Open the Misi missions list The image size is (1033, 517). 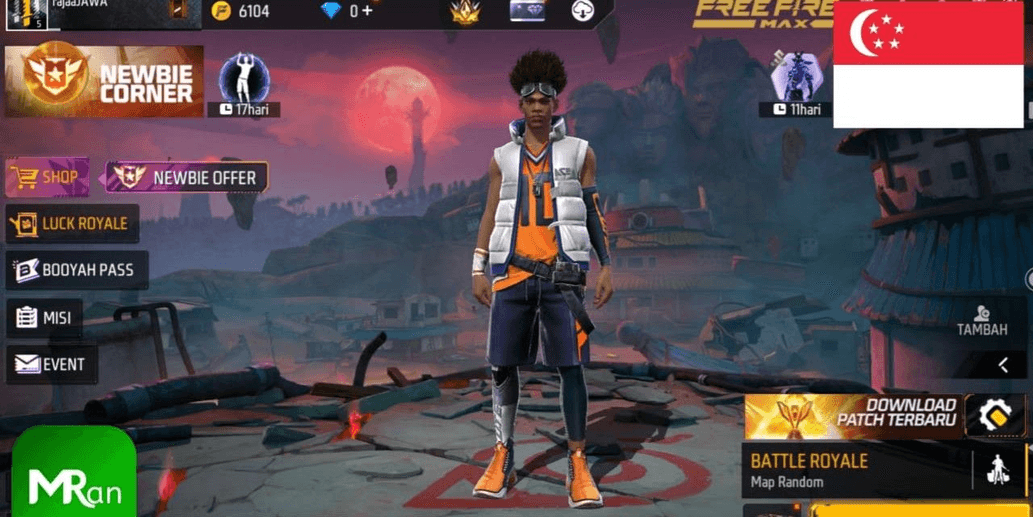(x=45, y=318)
